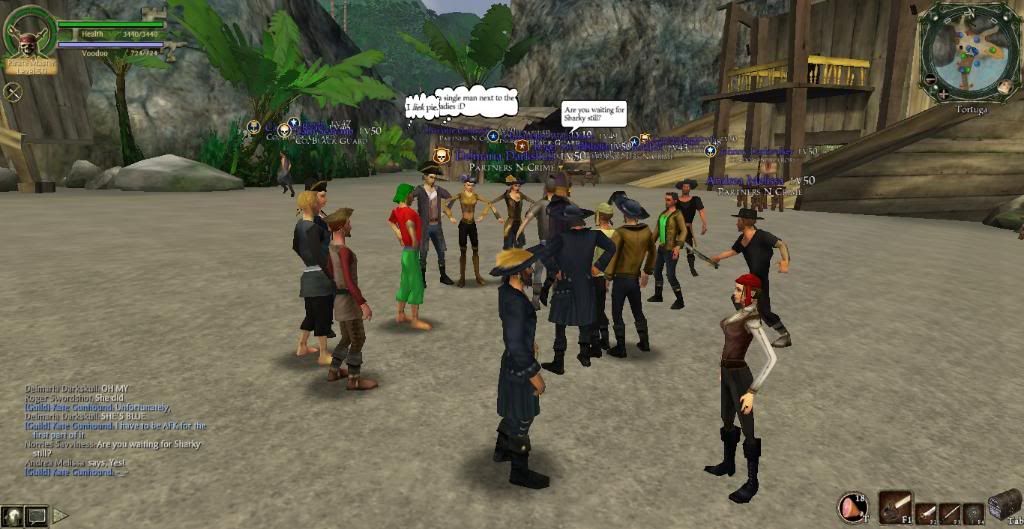
Task: Expand the chat with the arrow button
Action: pos(60,516)
